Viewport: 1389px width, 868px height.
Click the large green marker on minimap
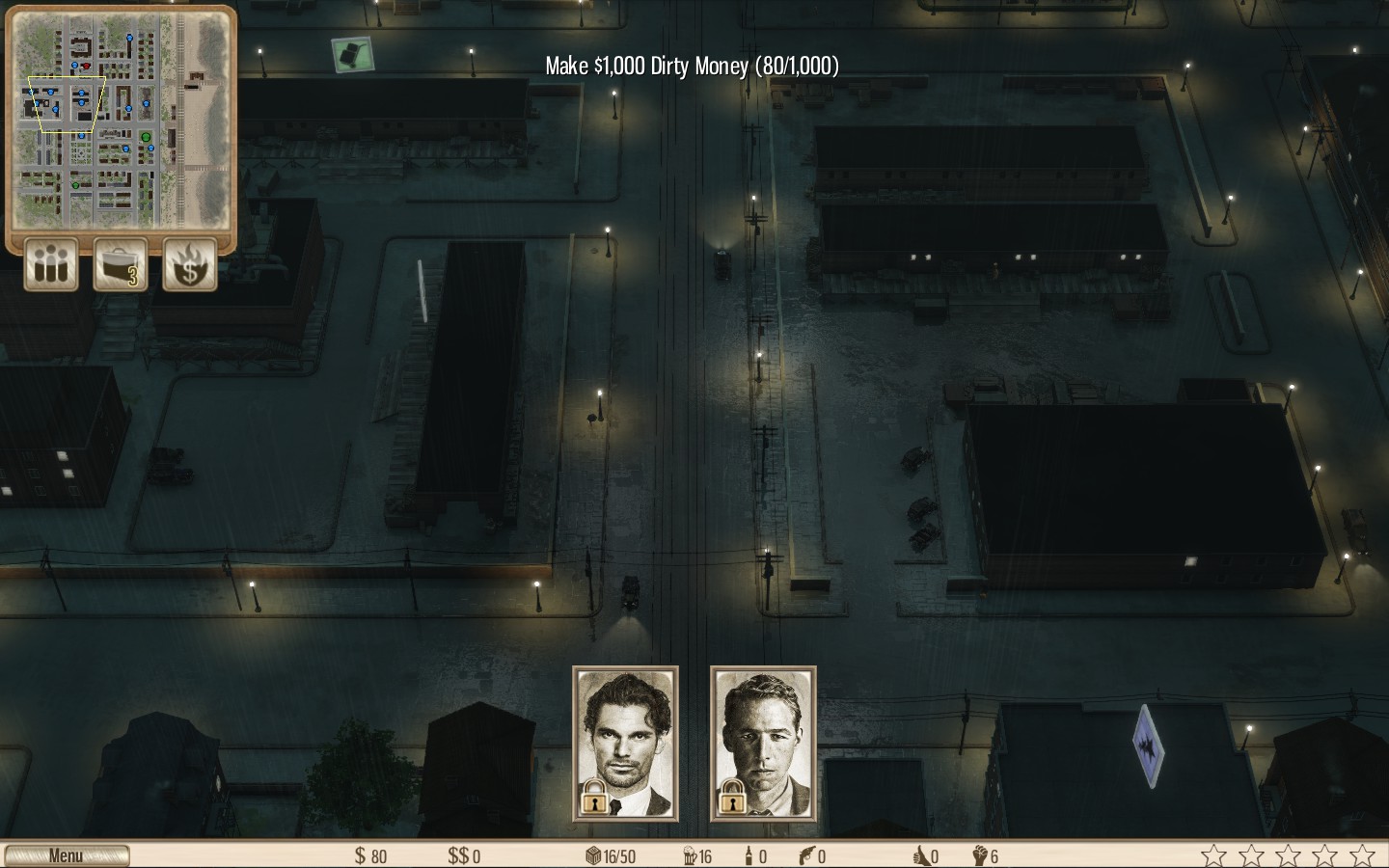(x=146, y=138)
